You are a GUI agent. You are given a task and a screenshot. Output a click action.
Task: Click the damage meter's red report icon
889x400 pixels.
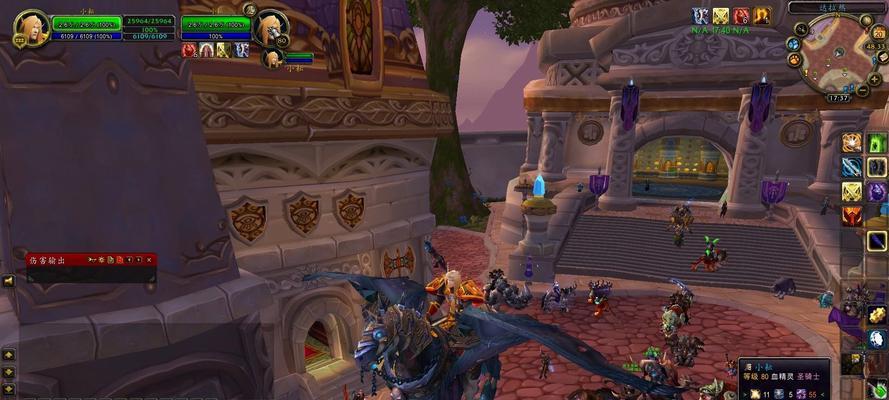coord(119,260)
